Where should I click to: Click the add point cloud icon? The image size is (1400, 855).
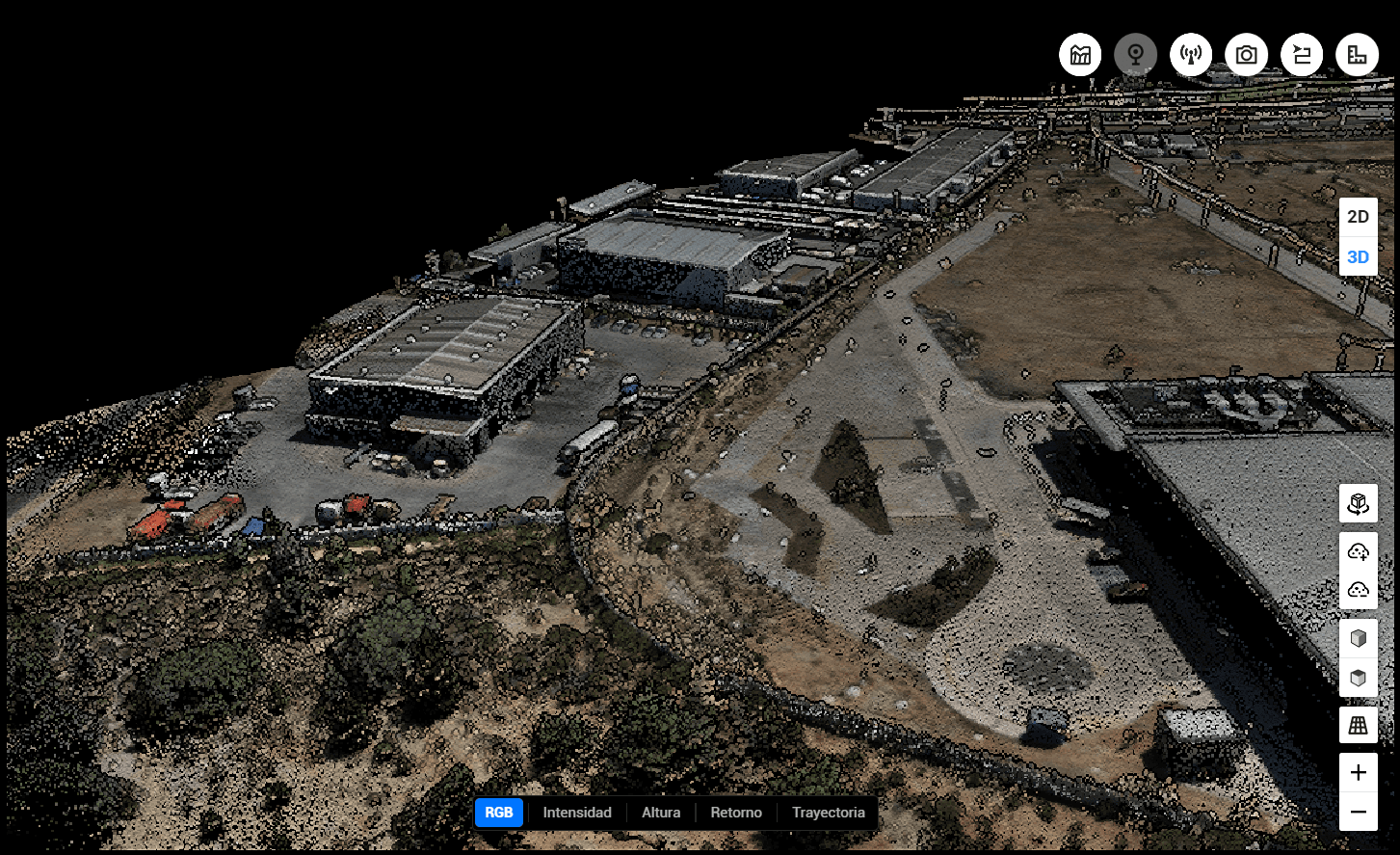[1358, 551]
